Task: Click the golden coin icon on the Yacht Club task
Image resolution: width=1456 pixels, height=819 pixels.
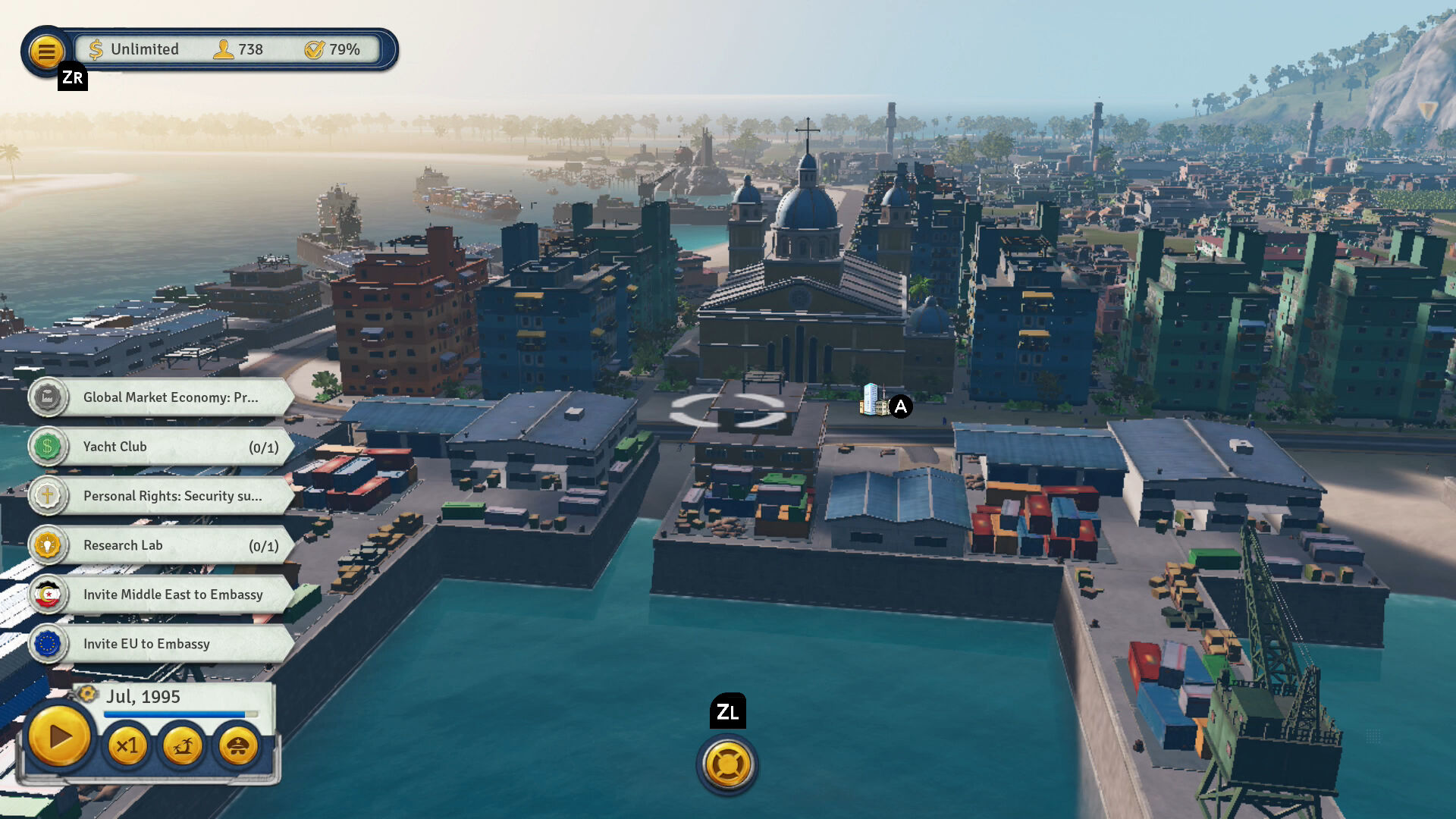Action: coord(47,447)
